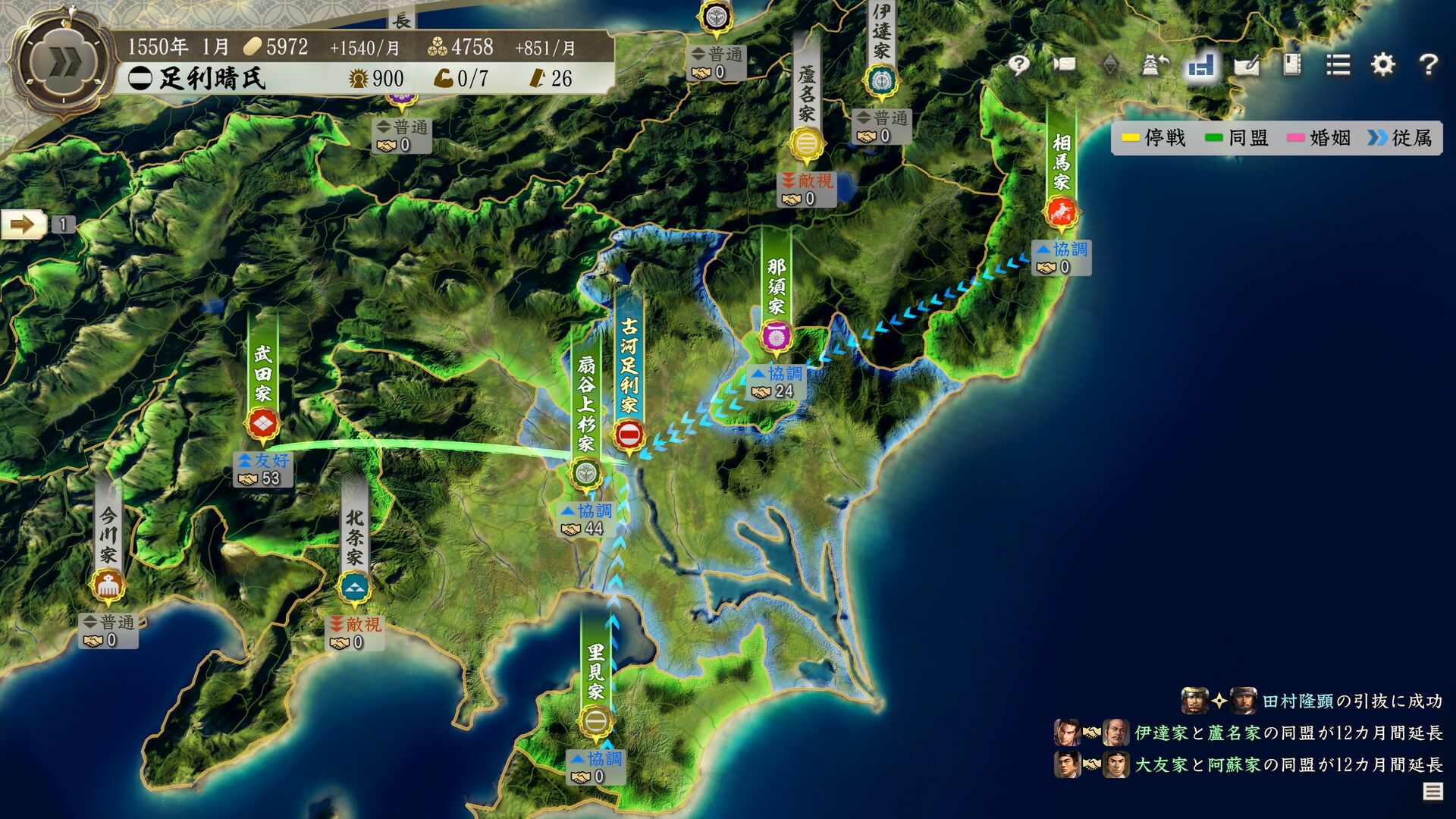Image resolution: width=1456 pixels, height=819 pixels.
Task: Open the gear settings
Action: 1382,64
